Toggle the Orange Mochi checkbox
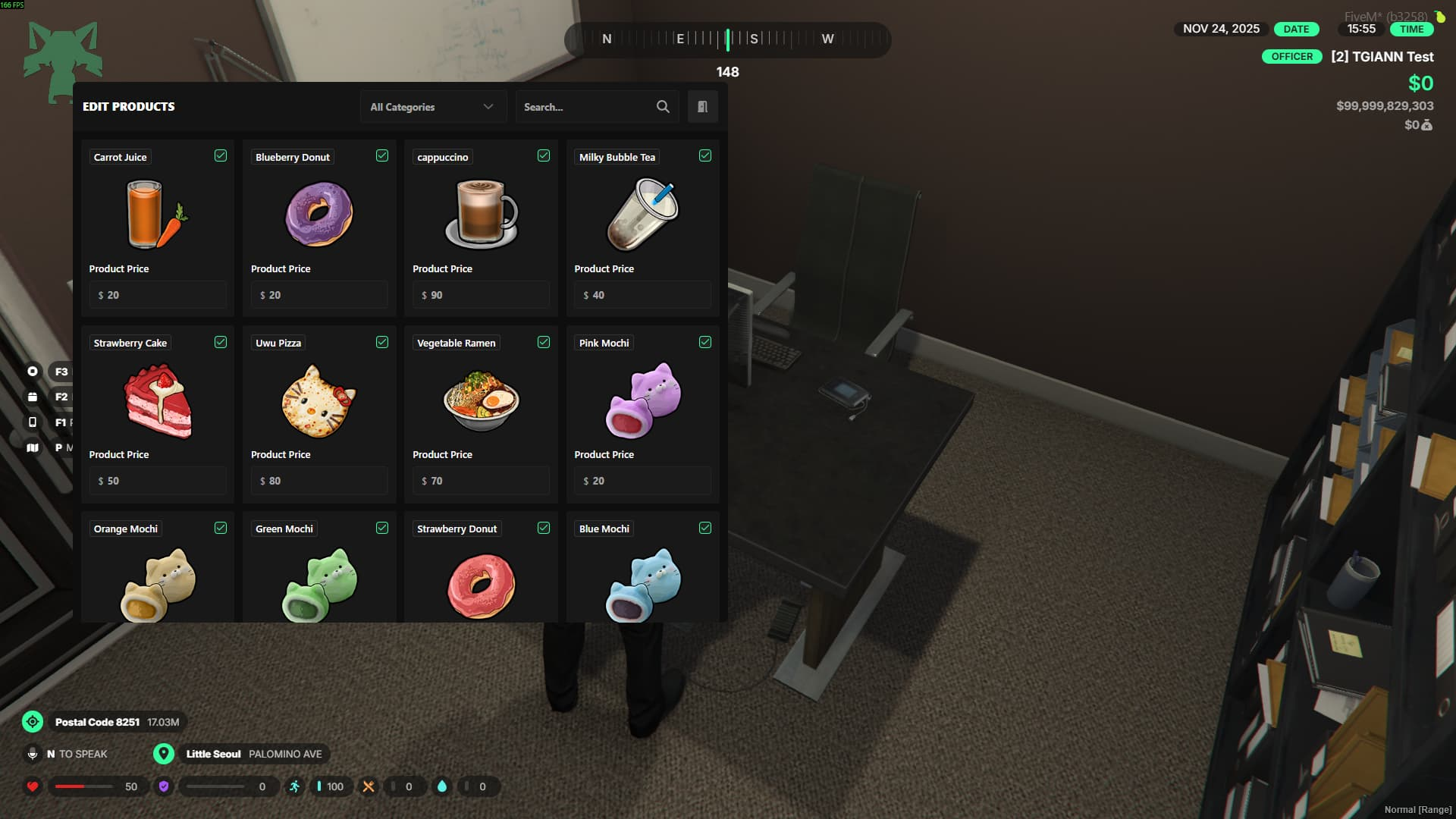The height and width of the screenshot is (819, 1456). [x=221, y=528]
